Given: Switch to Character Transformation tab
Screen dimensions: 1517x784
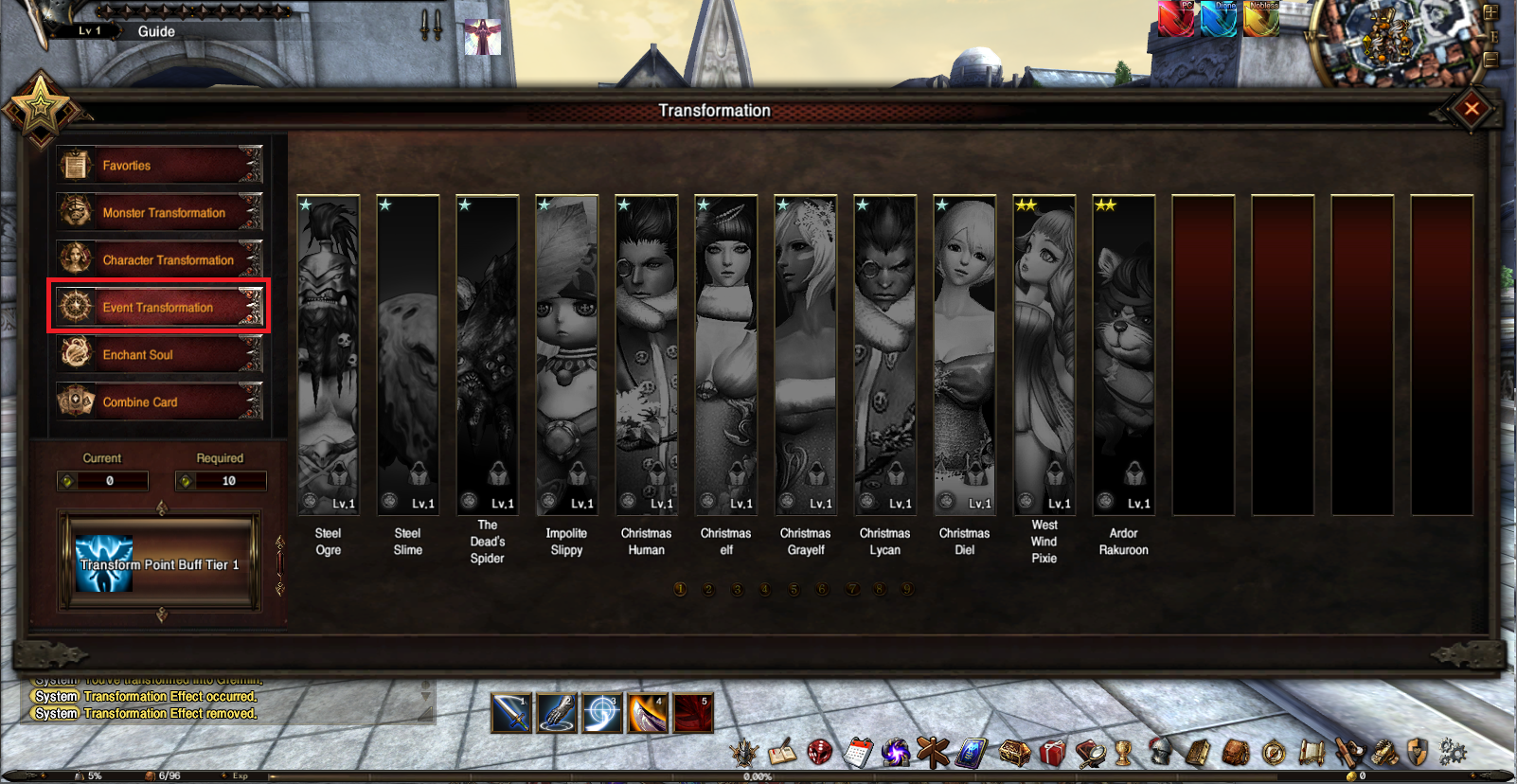Looking at the screenshot, I should (x=159, y=260).
